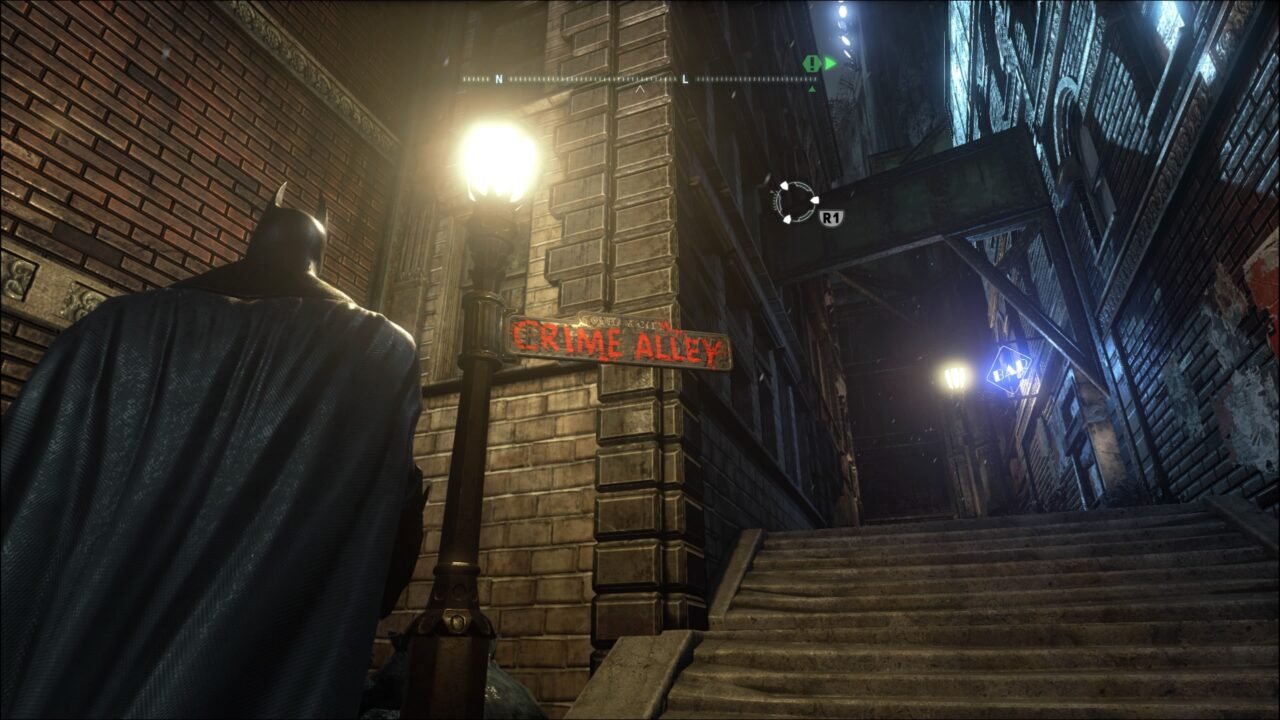This screenshot has width=1280, height=720.
Task: Expand the grapnel reticle's upper-left arrow
Action: point(784,185)
